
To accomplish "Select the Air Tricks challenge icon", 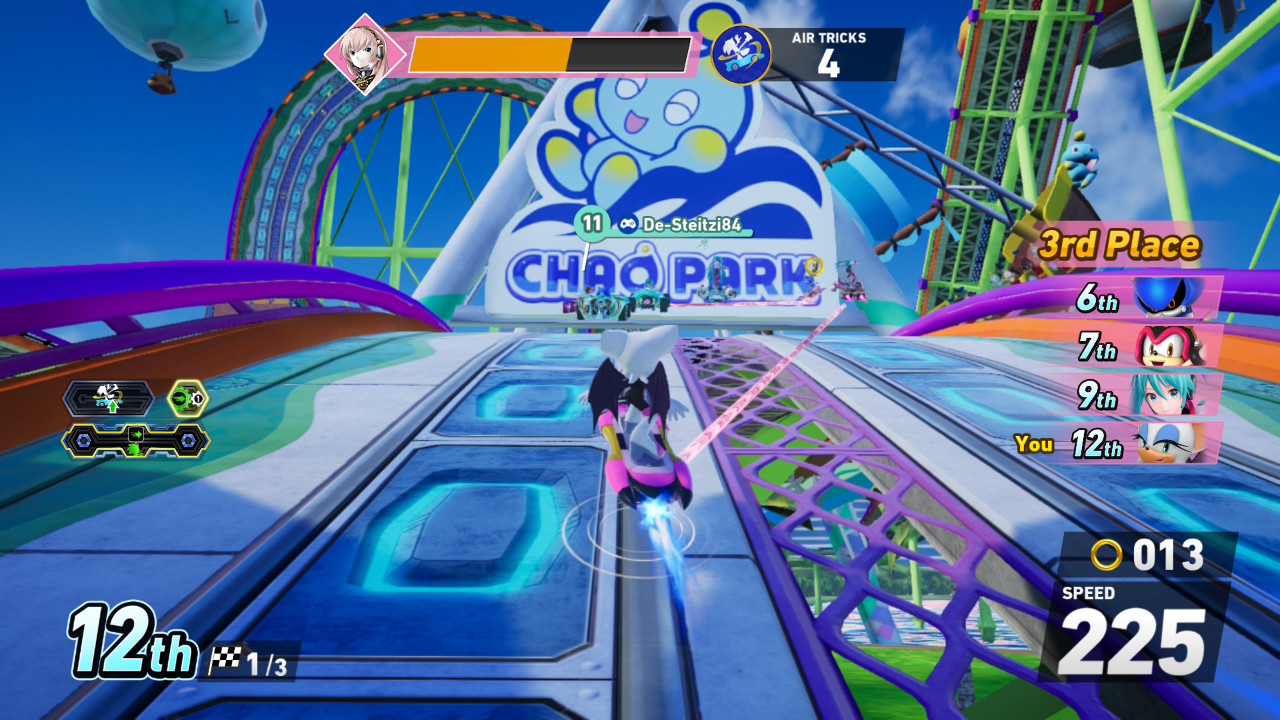I will pyautogui.click(x=741, y=55).
